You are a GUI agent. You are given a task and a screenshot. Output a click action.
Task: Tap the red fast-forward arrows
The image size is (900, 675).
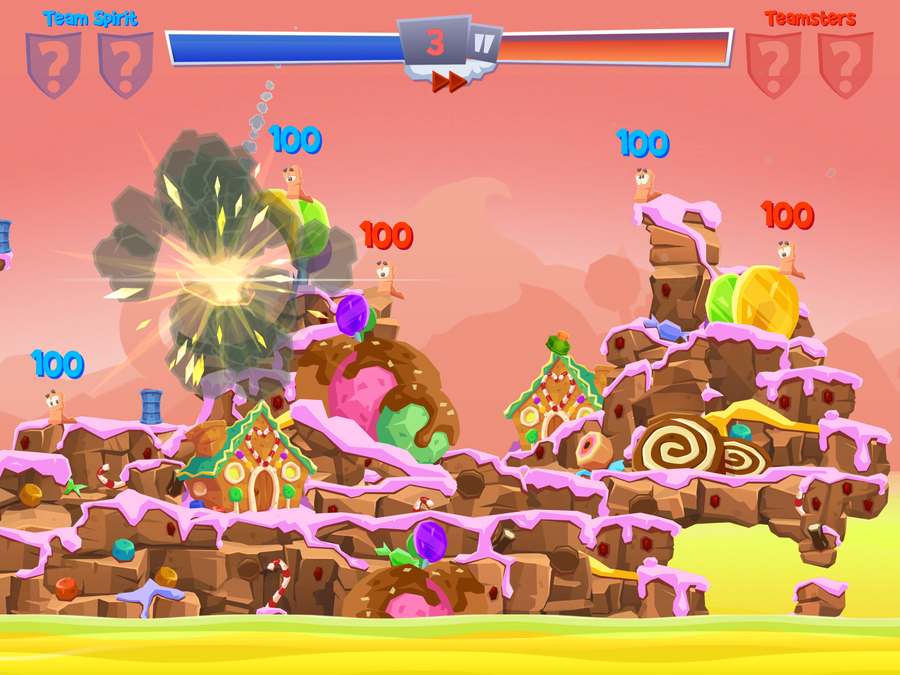pyautogui.click(x=449, y=82)
